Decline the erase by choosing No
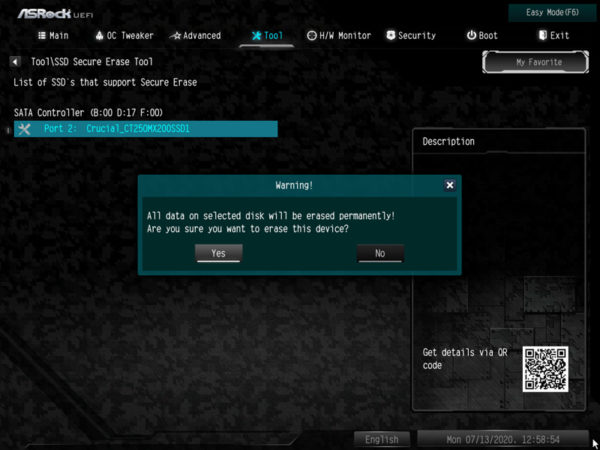The image size is (600, 450). click(x=380, y=253)
